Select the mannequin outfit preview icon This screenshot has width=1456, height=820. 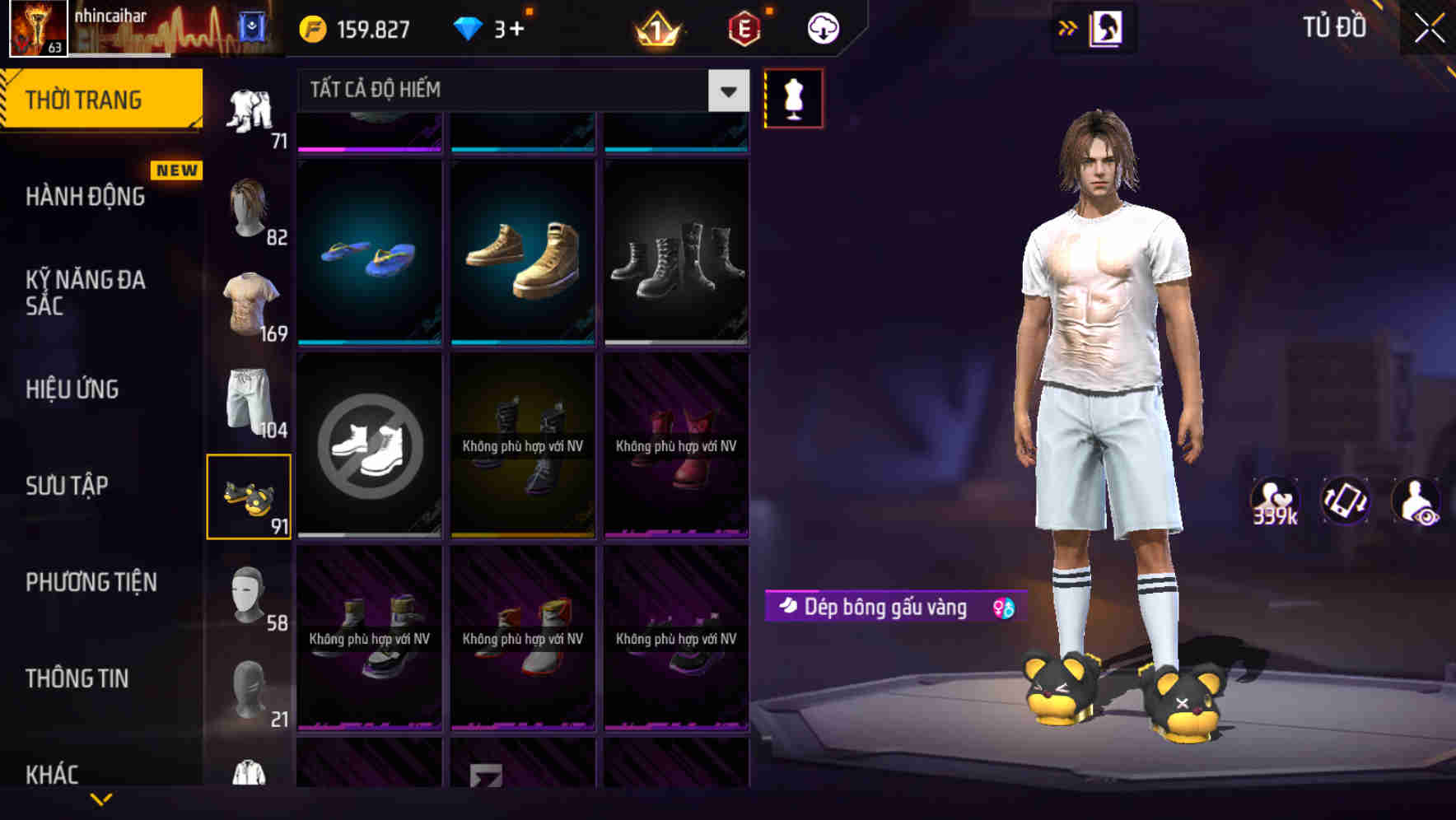pos(793,96)
